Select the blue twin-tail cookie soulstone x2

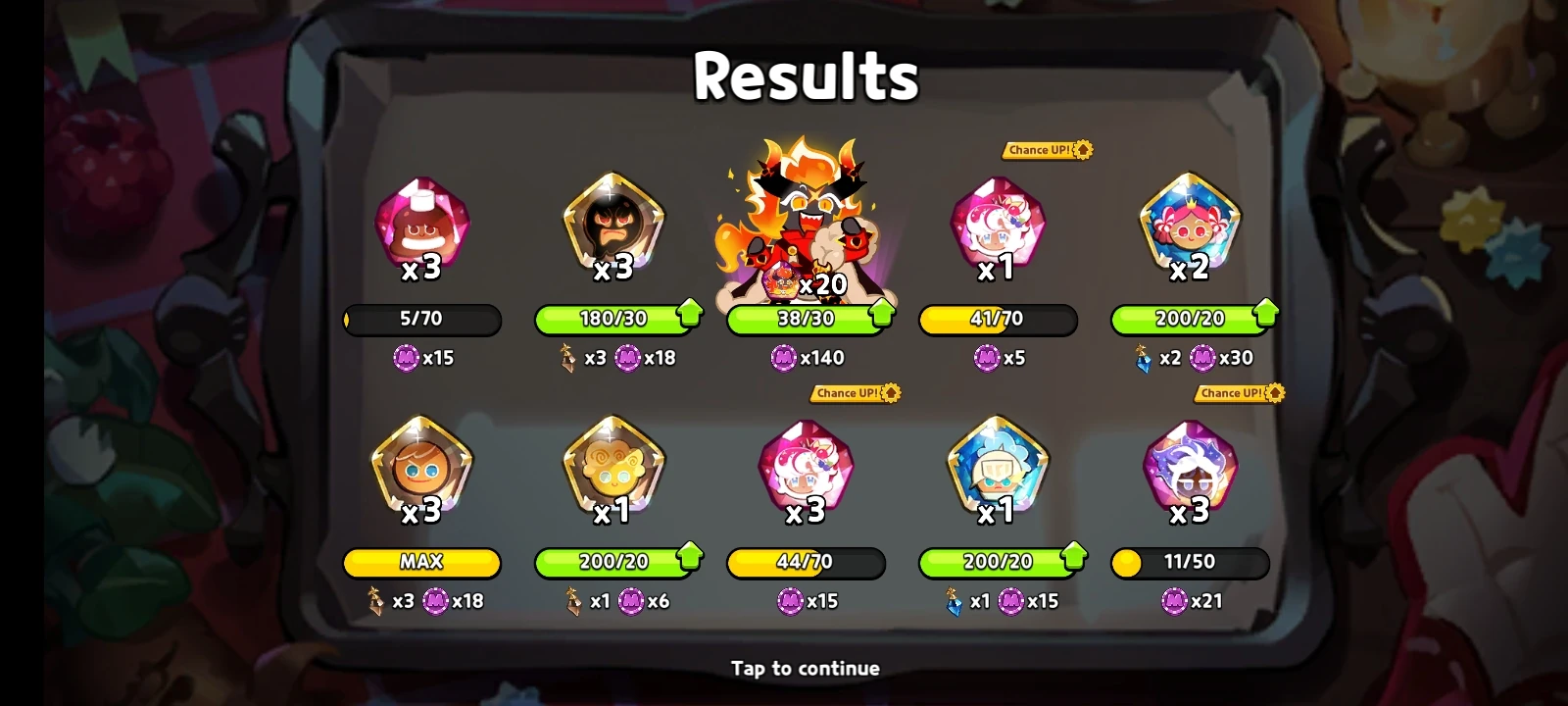tap(1190, 227)
